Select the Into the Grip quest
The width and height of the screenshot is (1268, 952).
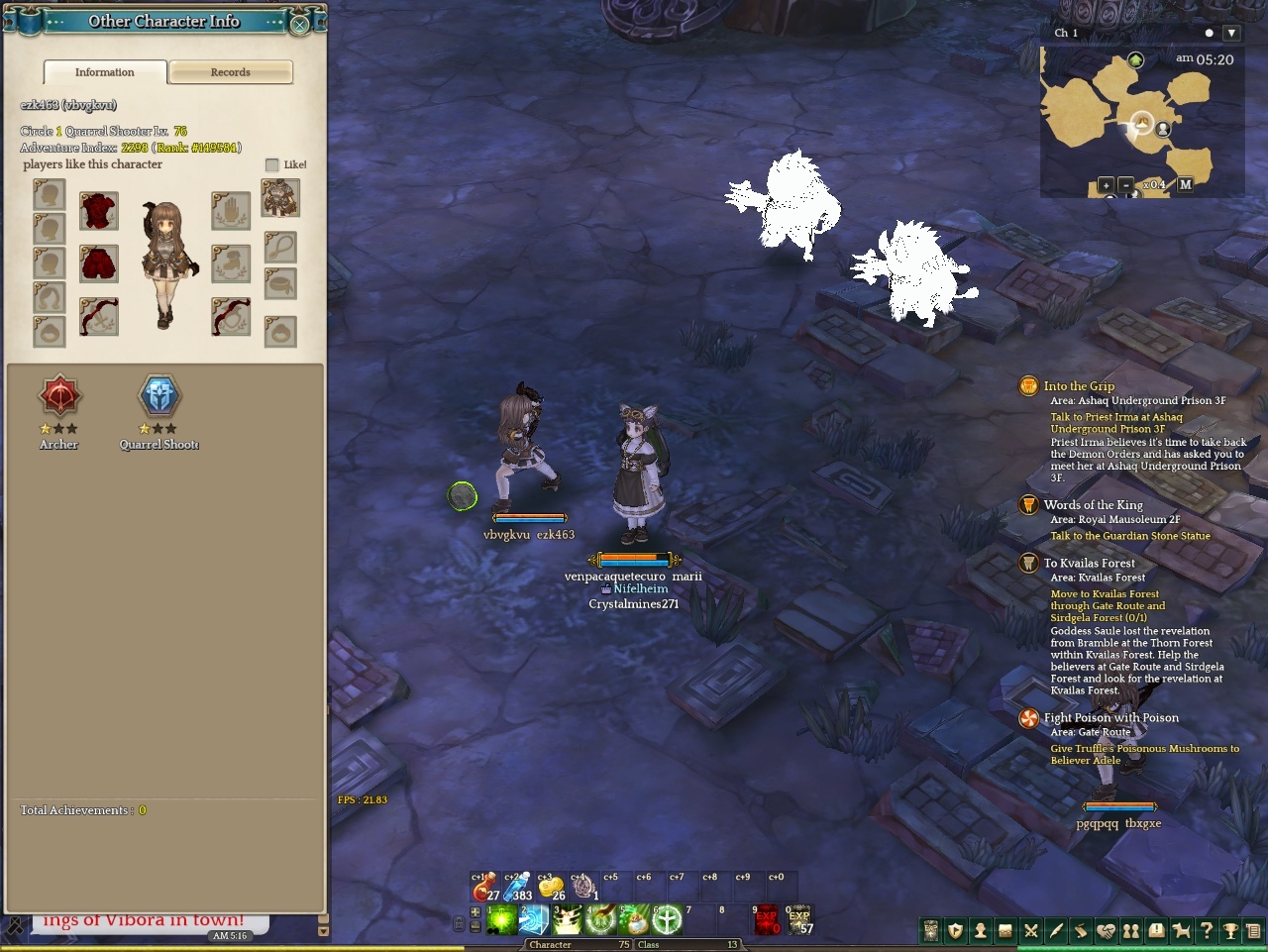click(x=1079, y=386)
